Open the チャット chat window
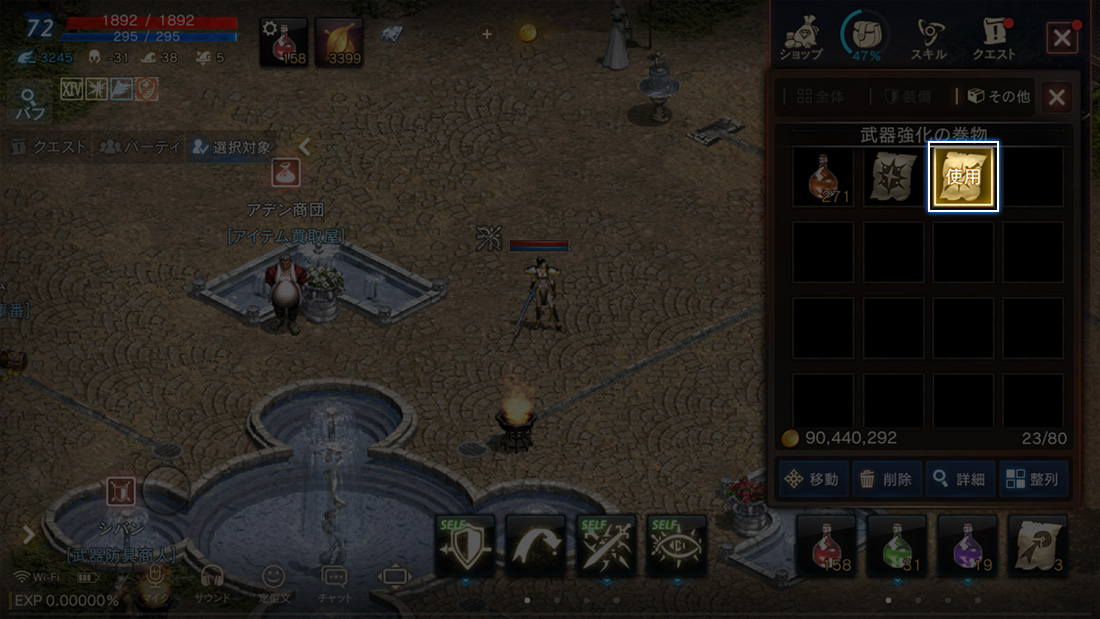This screenshot has width=1100, height=619. point(334,584)
